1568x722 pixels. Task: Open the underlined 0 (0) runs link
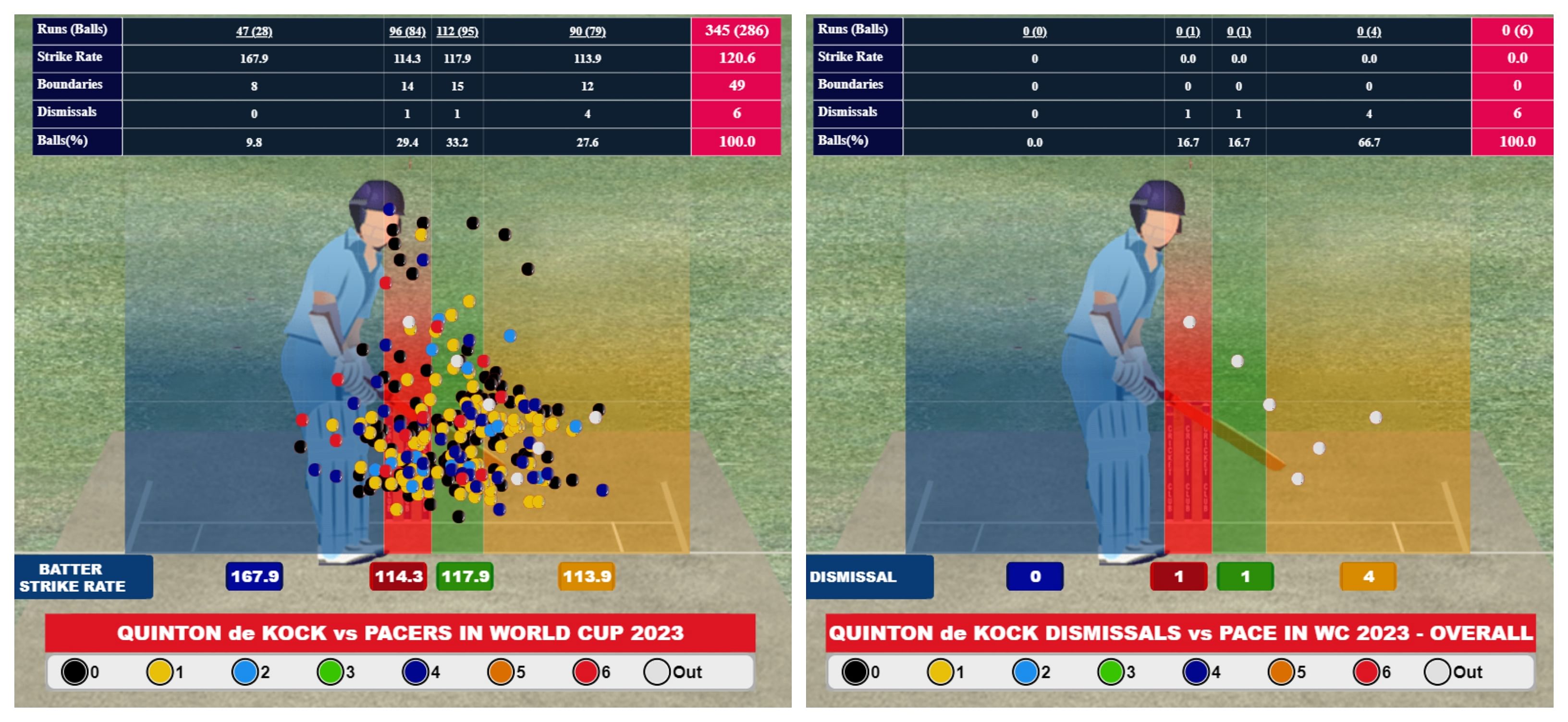click(1034, 31)
